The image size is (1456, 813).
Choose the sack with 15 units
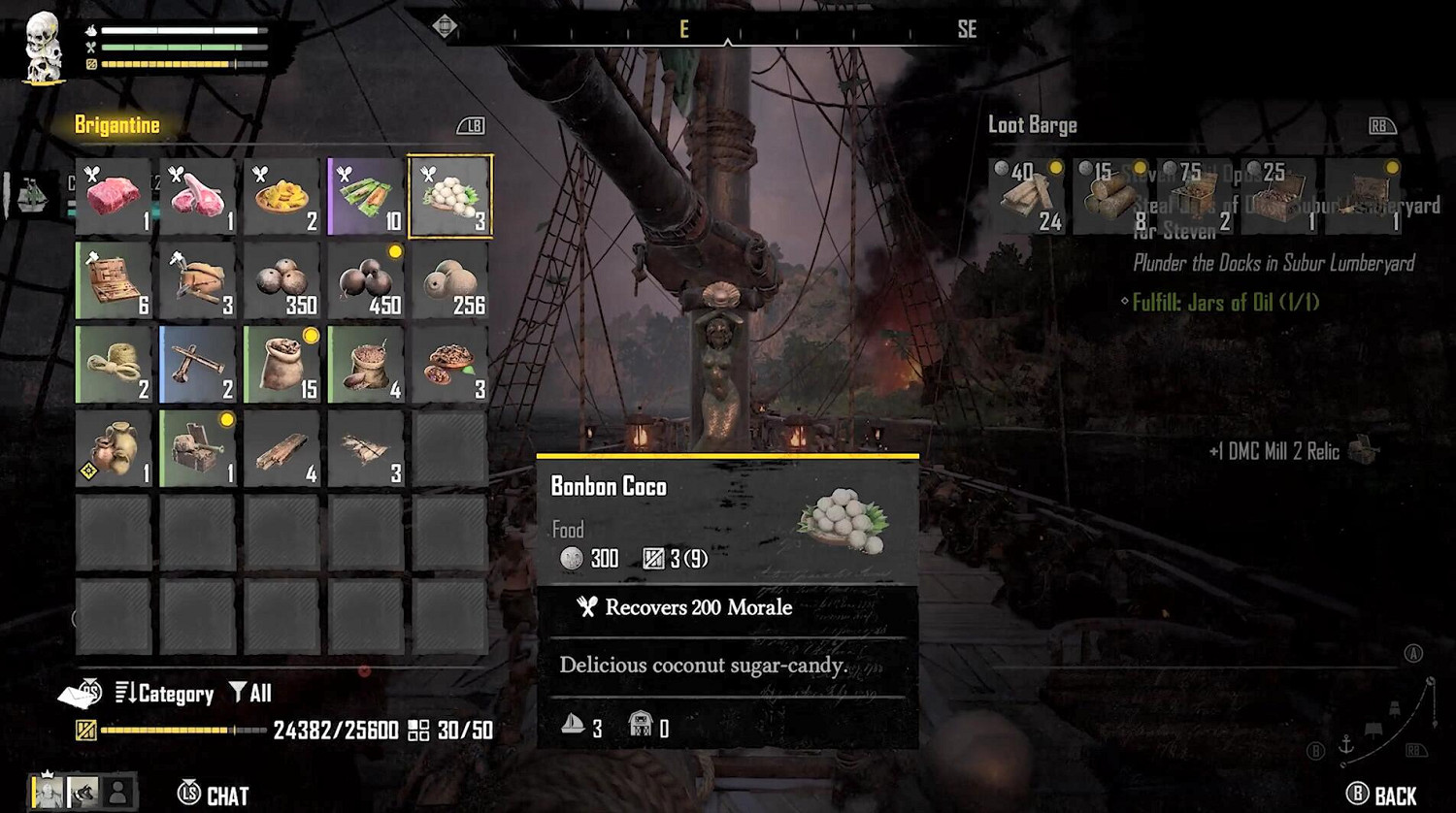282,365
